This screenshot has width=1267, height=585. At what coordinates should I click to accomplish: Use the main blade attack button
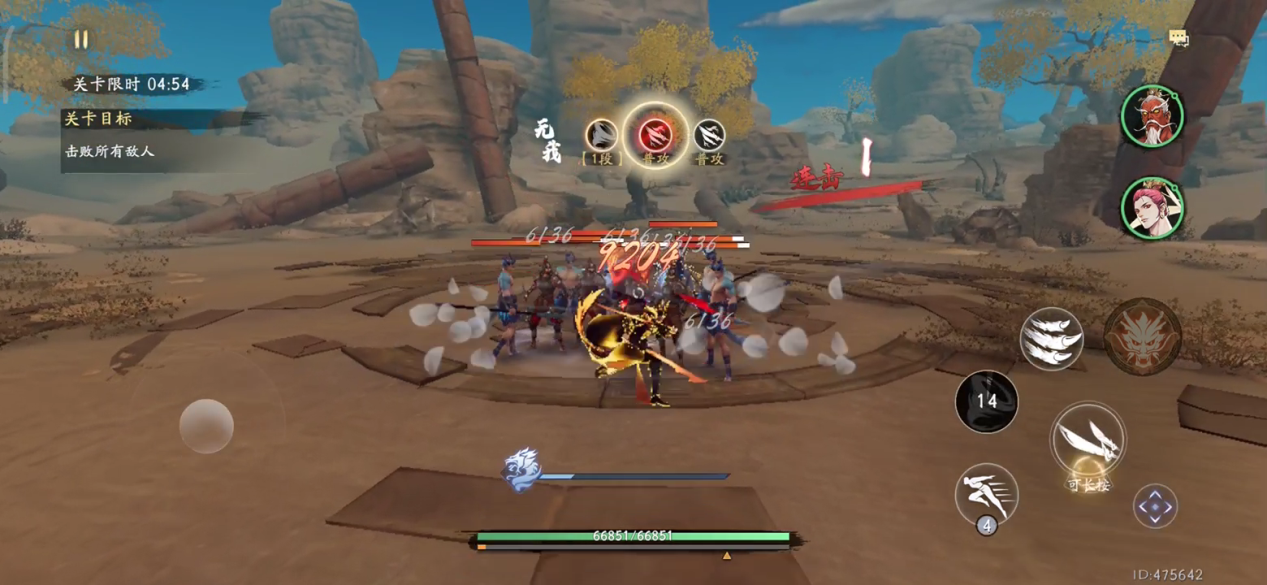[x=1087, y=440]
